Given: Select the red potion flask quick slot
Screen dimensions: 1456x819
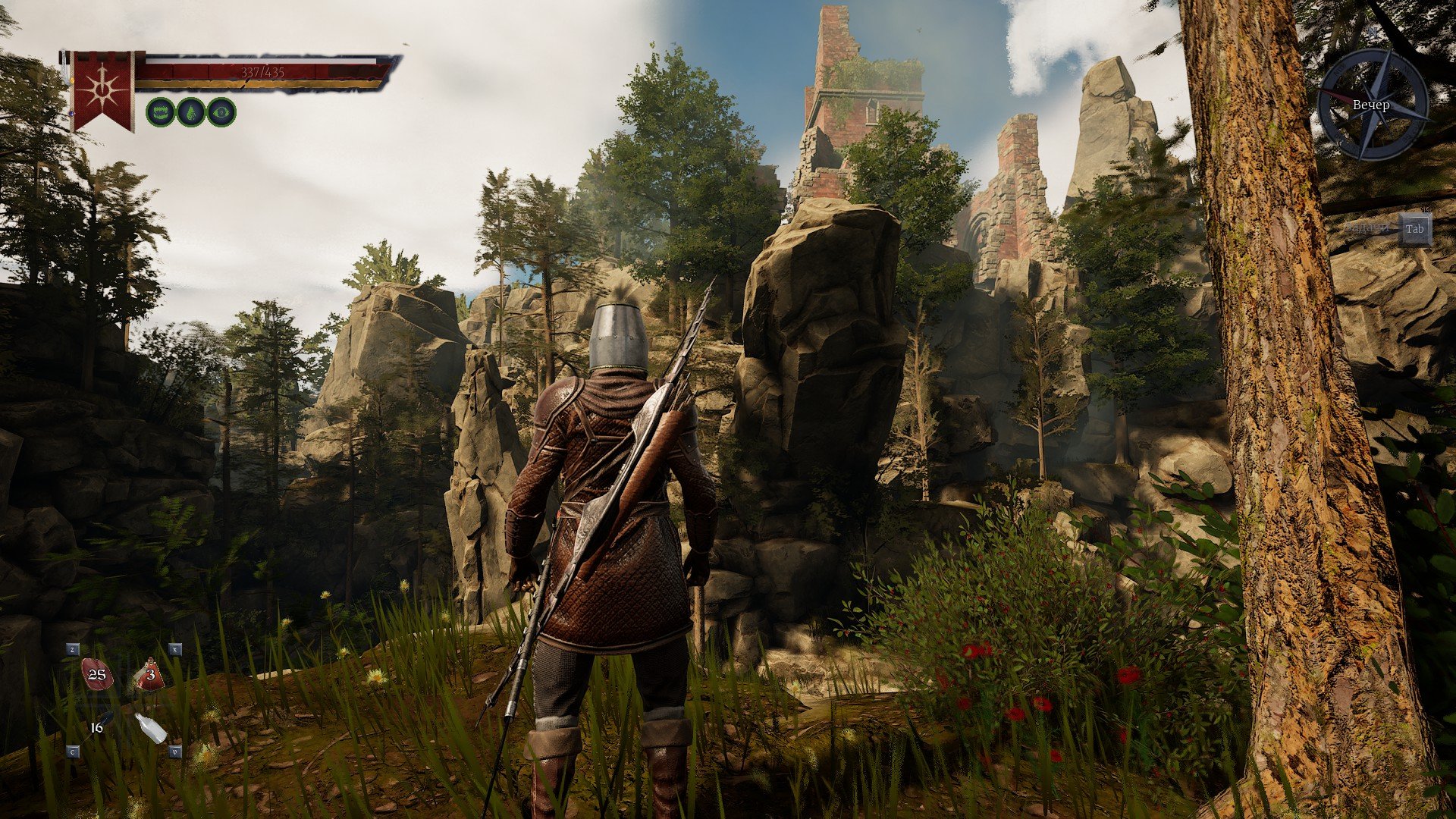Looking at the screenshot, I should click(150, 674).
